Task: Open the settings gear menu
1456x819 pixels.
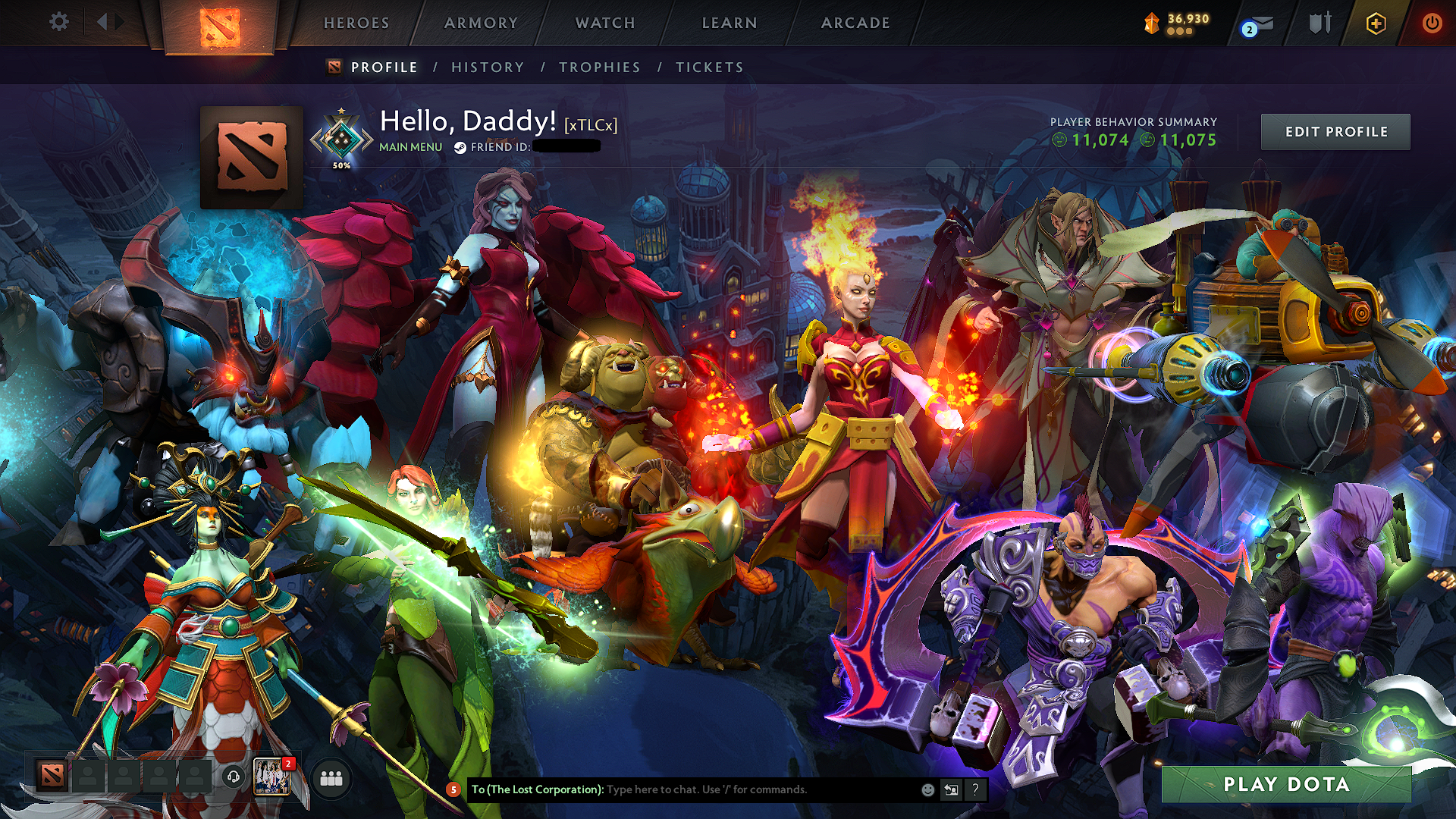Action: (x=58, y=22)
